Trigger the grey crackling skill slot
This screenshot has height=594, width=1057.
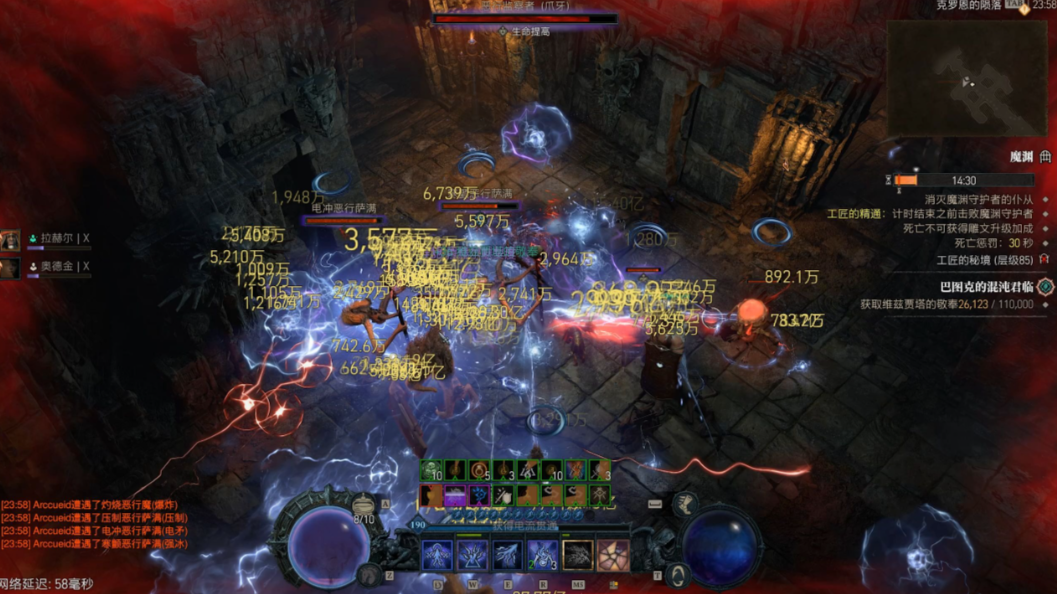pyautogui.click(x=578, y=555)
